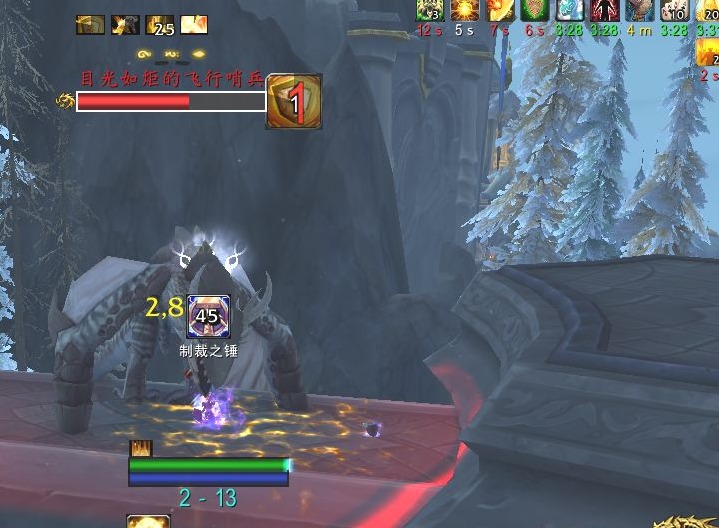Select the icy blue swirl buff icon
This screenshot has width=719, height=528.
pos(569,10)
